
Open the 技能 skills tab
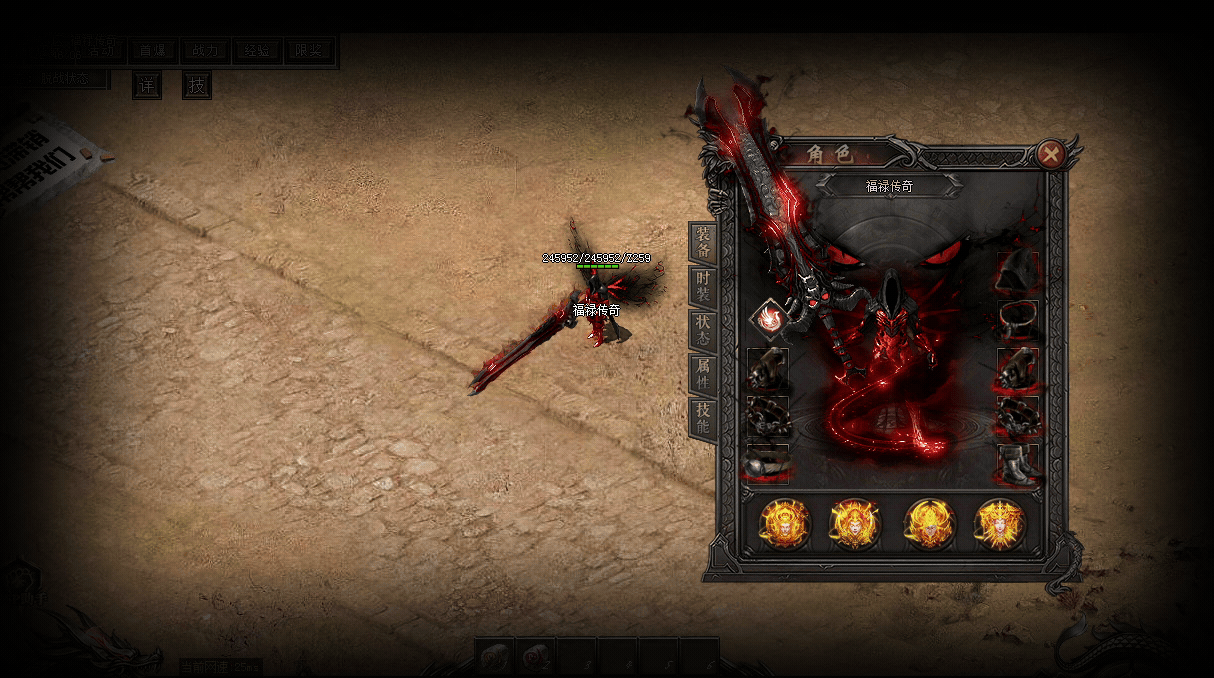tap(703, 418)
